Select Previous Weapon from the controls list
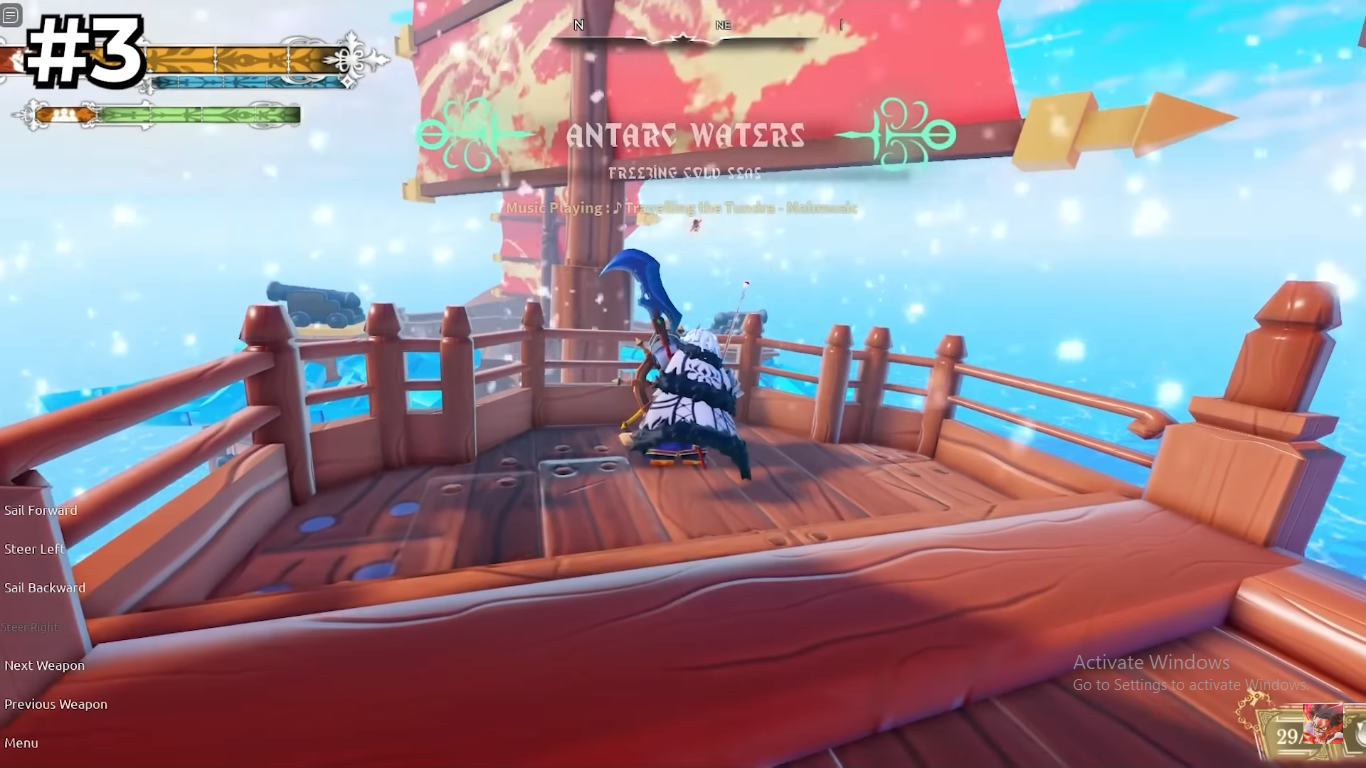The width and height of the screenshot is (1366, 768). 56,703
